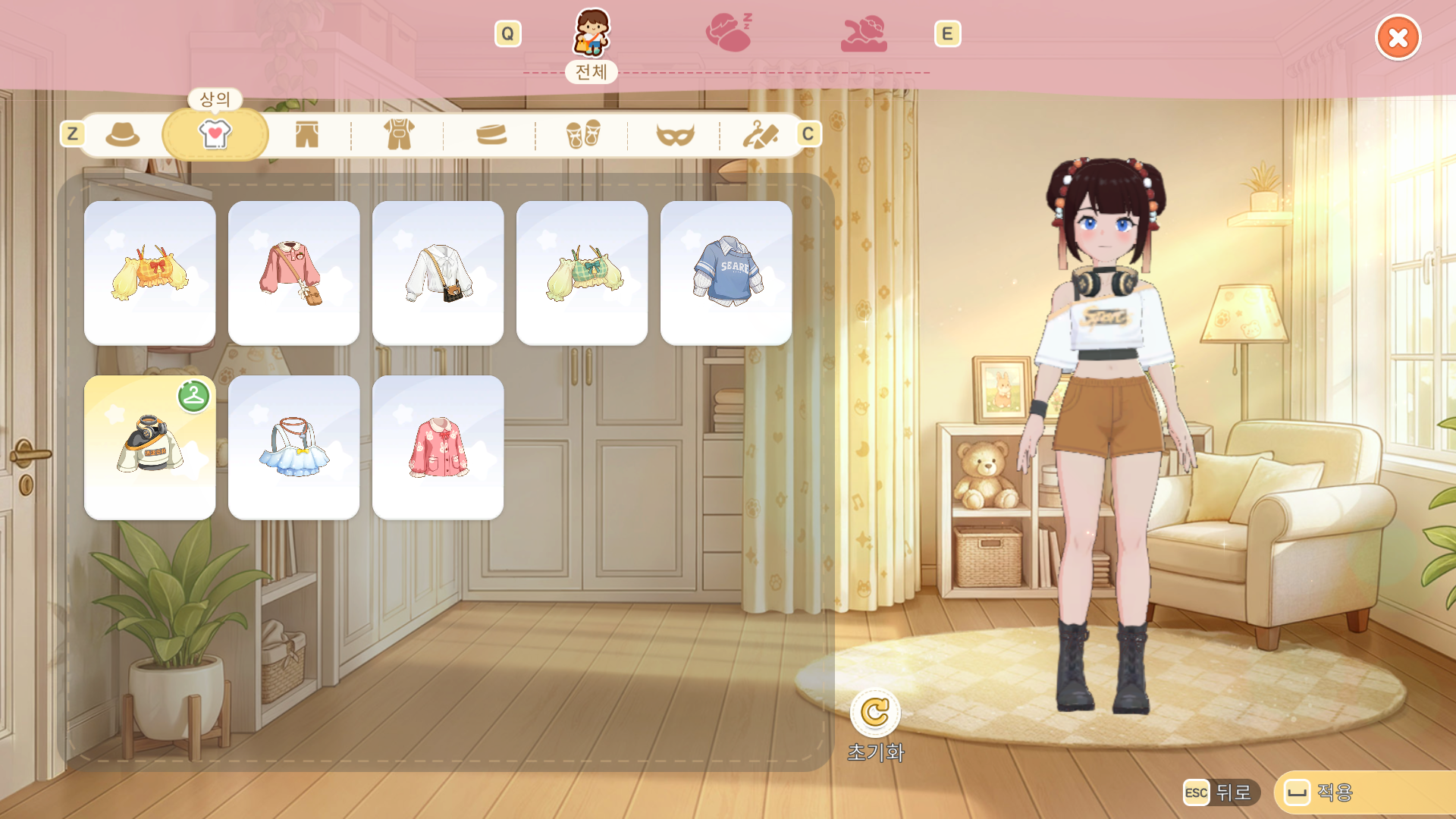Reset the outfit with 초기화 button
Screen dimensions: 1456x819
(875, 713)
